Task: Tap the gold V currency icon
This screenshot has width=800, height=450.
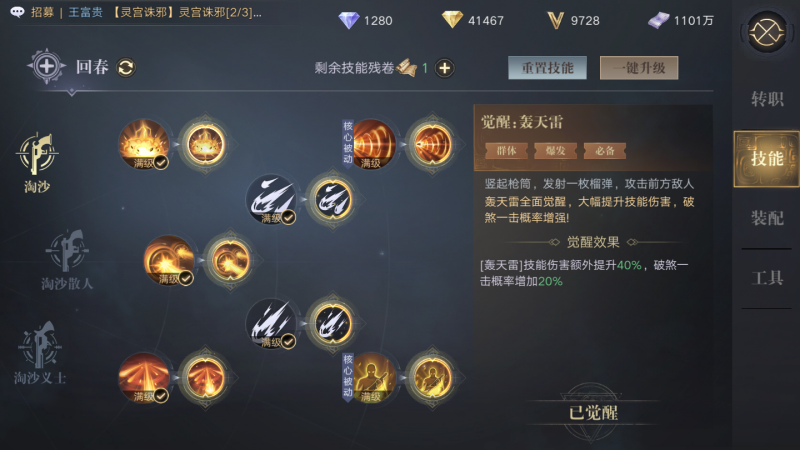Action: tap(555, 20)
